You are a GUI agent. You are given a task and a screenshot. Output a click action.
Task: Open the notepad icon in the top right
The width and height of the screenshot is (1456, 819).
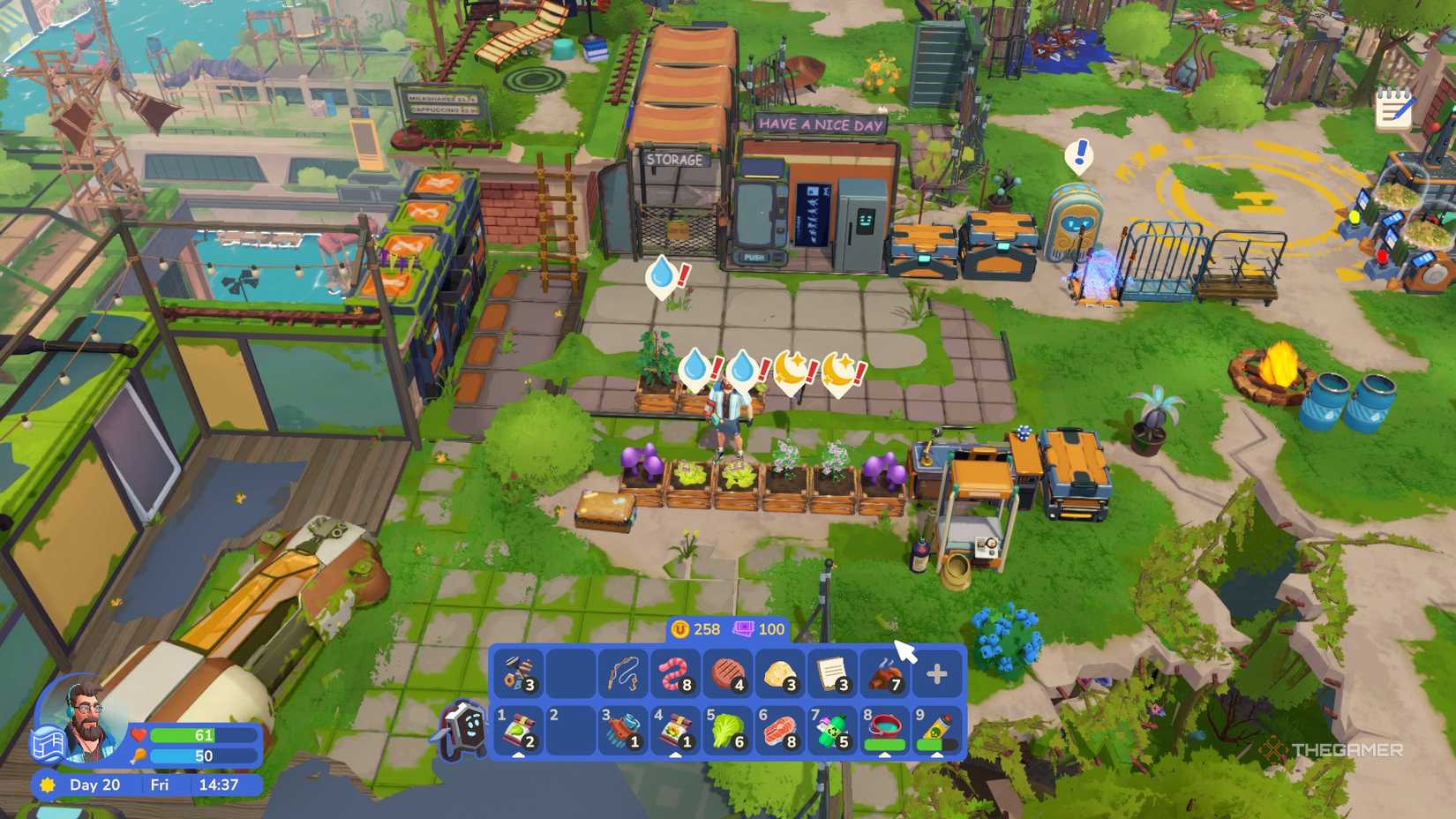[x=1394, y=108]
